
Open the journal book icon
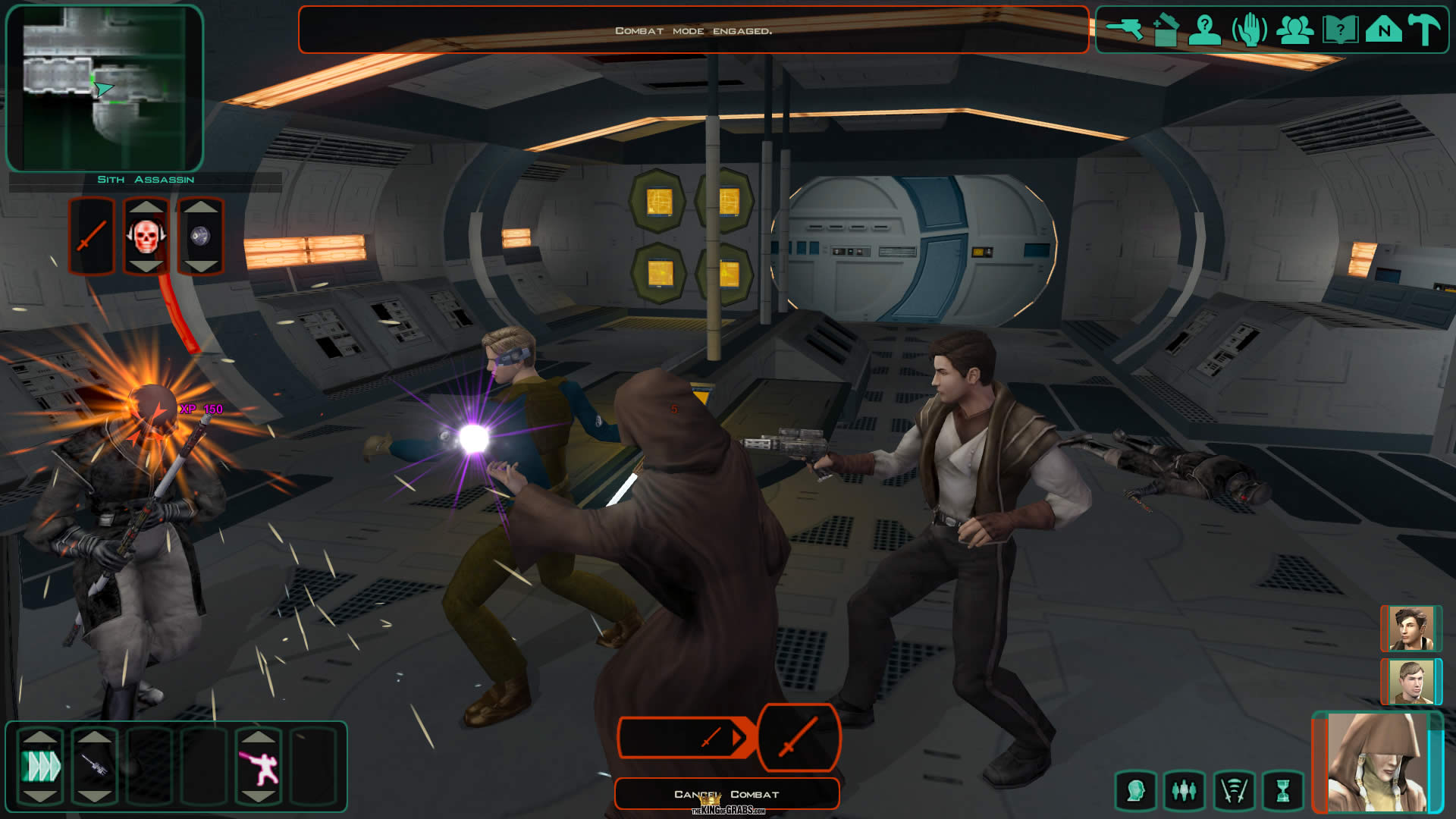[1339, 30]
